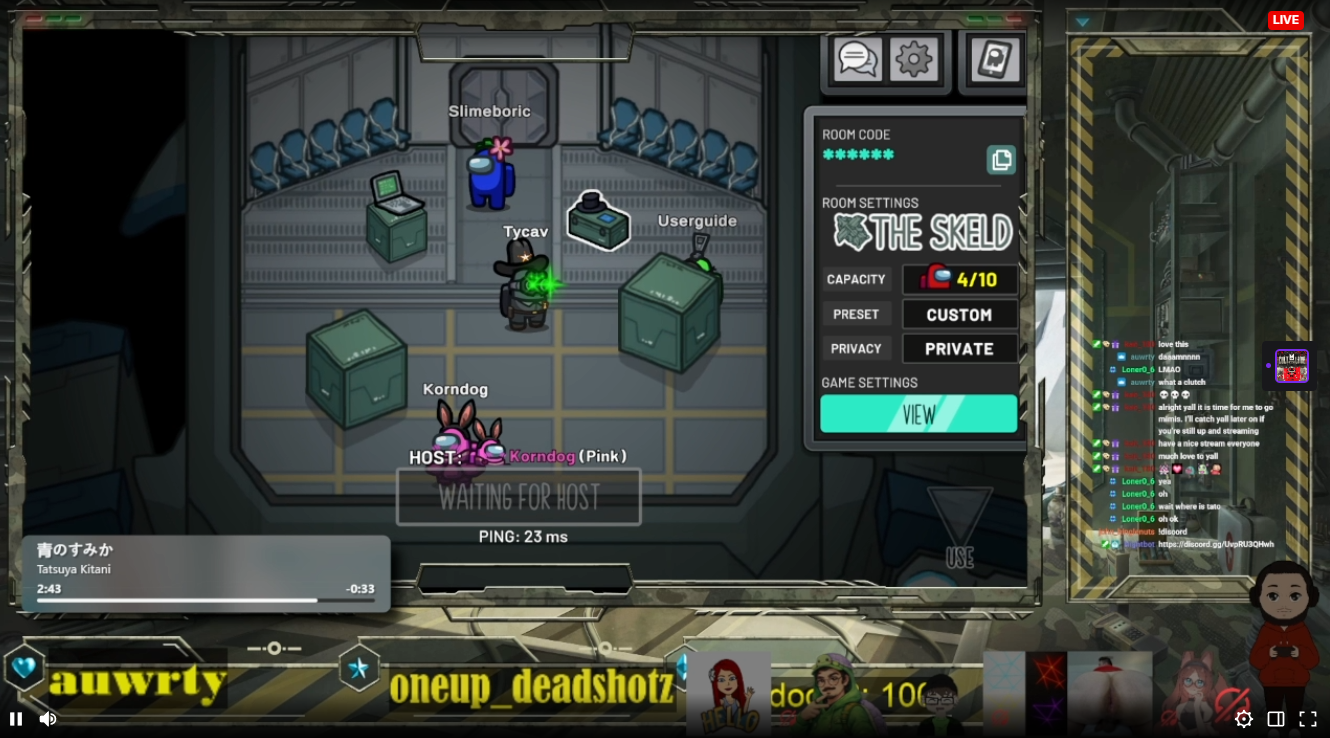
Task: Mute the stream volume
Action: click(47, 719)
